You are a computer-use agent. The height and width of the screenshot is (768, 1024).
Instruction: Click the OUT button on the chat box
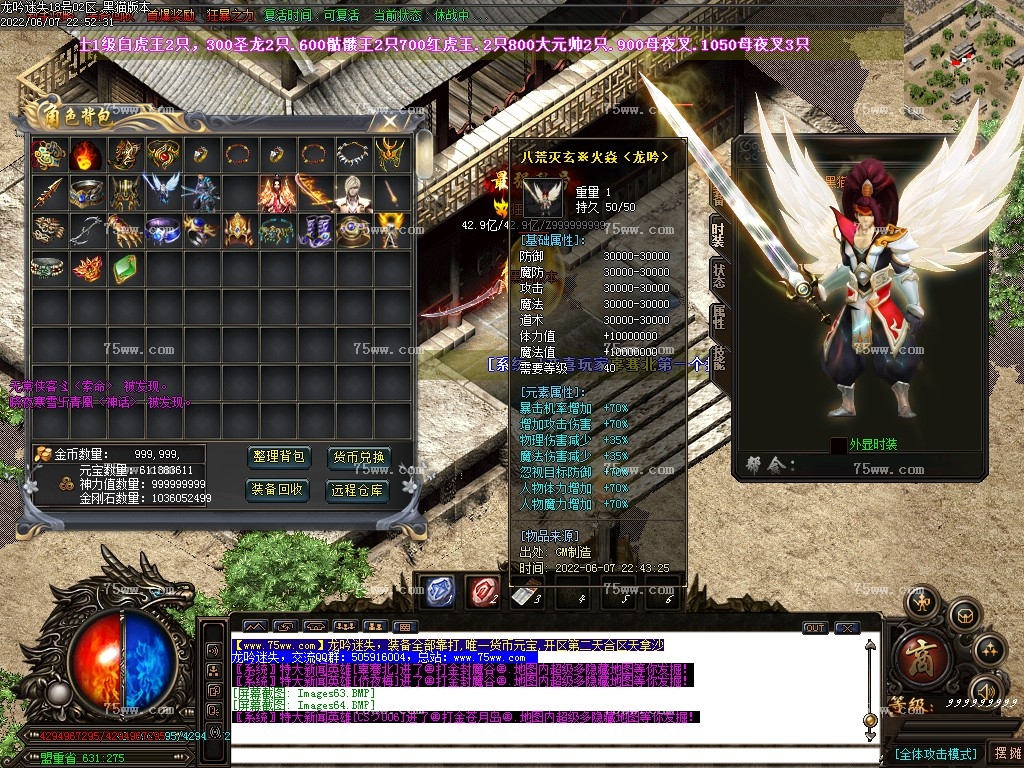[x=815, y=628]
